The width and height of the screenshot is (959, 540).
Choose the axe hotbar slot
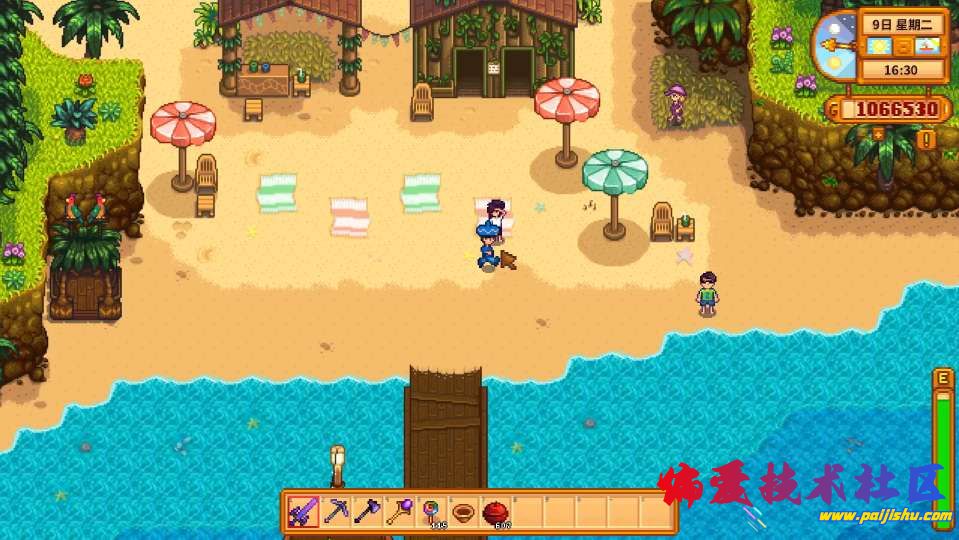368,513
